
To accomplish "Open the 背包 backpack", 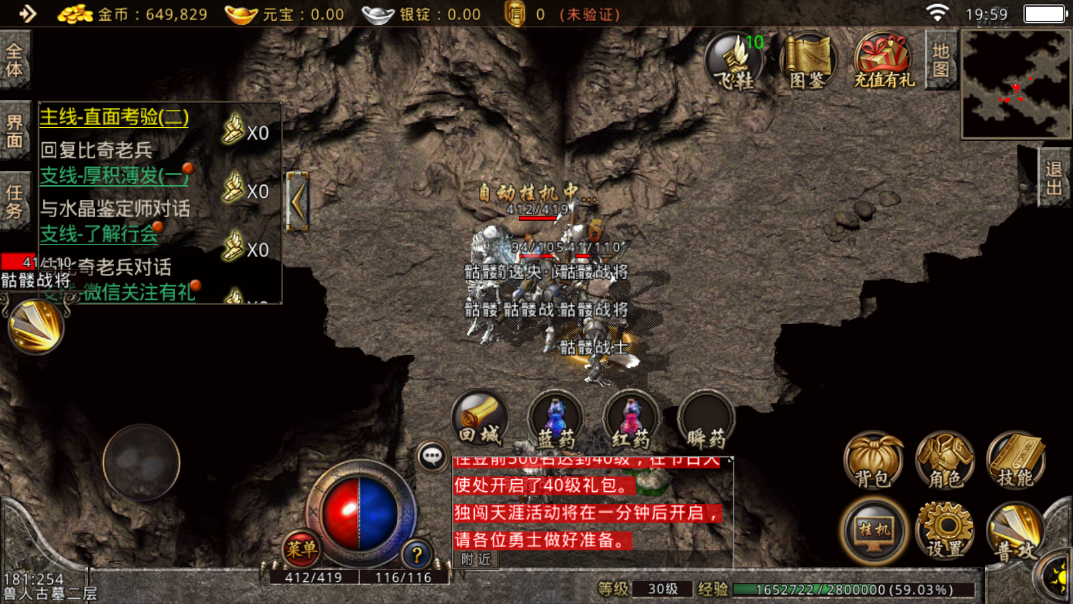I will (x=873, y=461).
